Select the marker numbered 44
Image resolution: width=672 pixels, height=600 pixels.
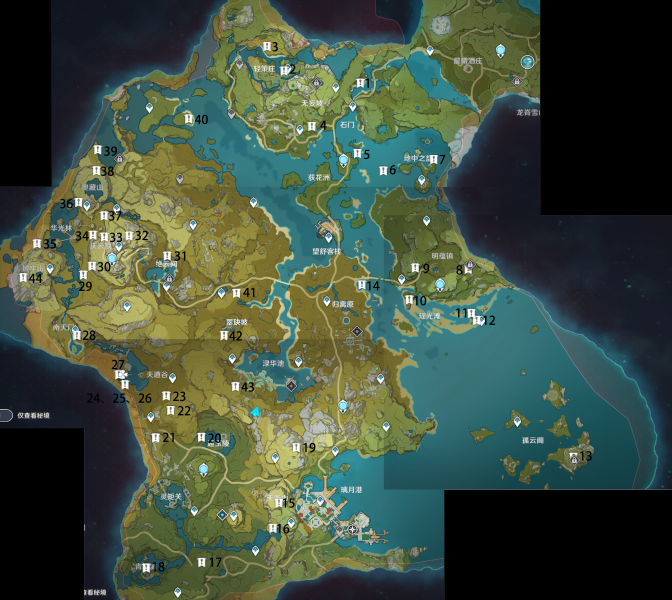(24, 278)
